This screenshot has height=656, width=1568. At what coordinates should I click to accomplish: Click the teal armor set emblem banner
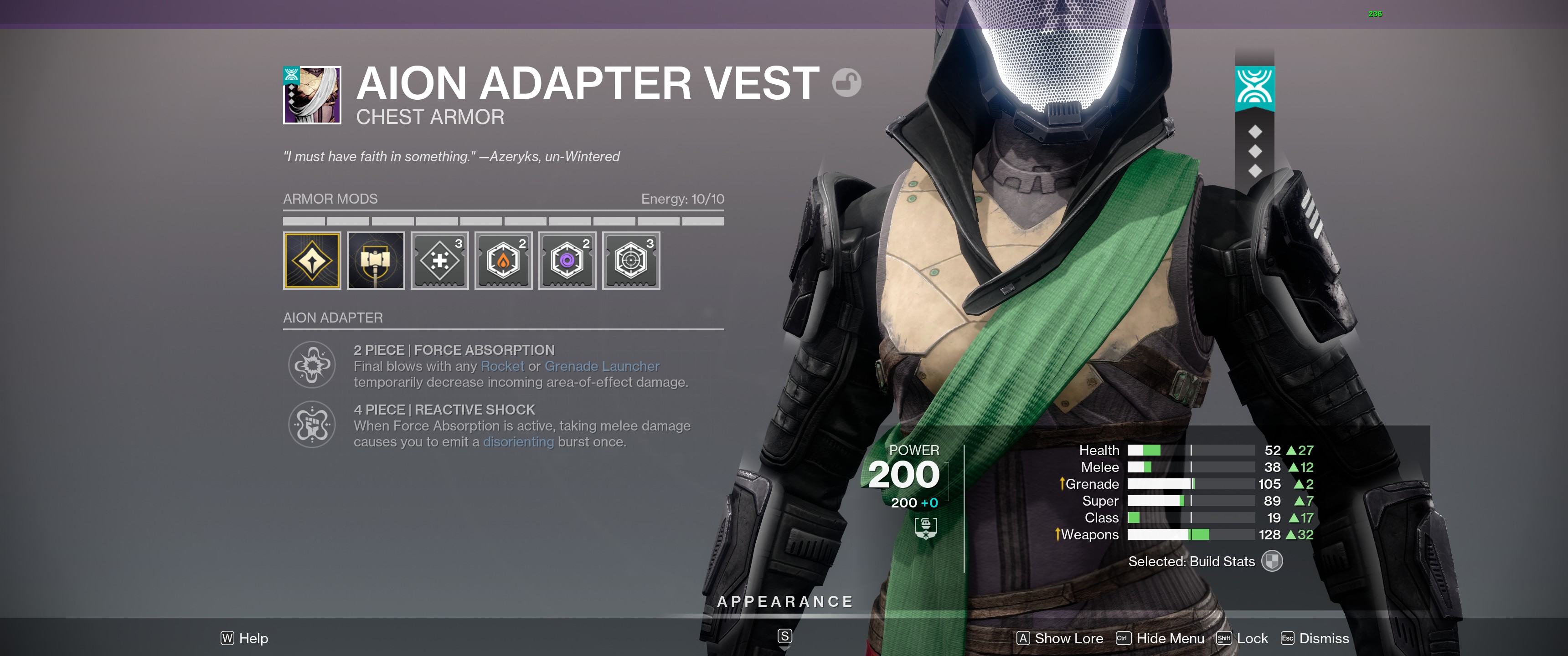1254,88
